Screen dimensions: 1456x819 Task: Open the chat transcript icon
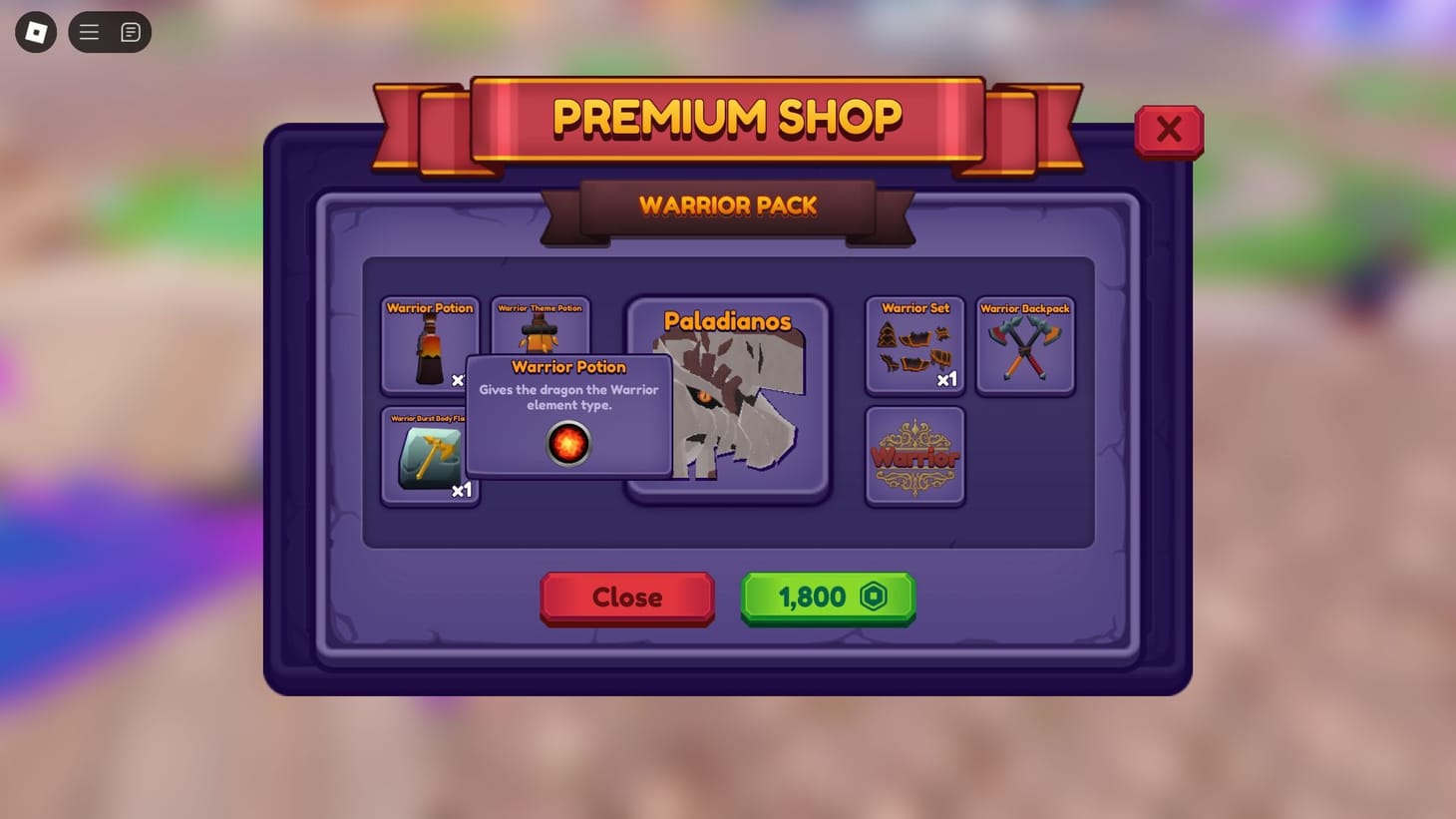[x=129, y=31]
